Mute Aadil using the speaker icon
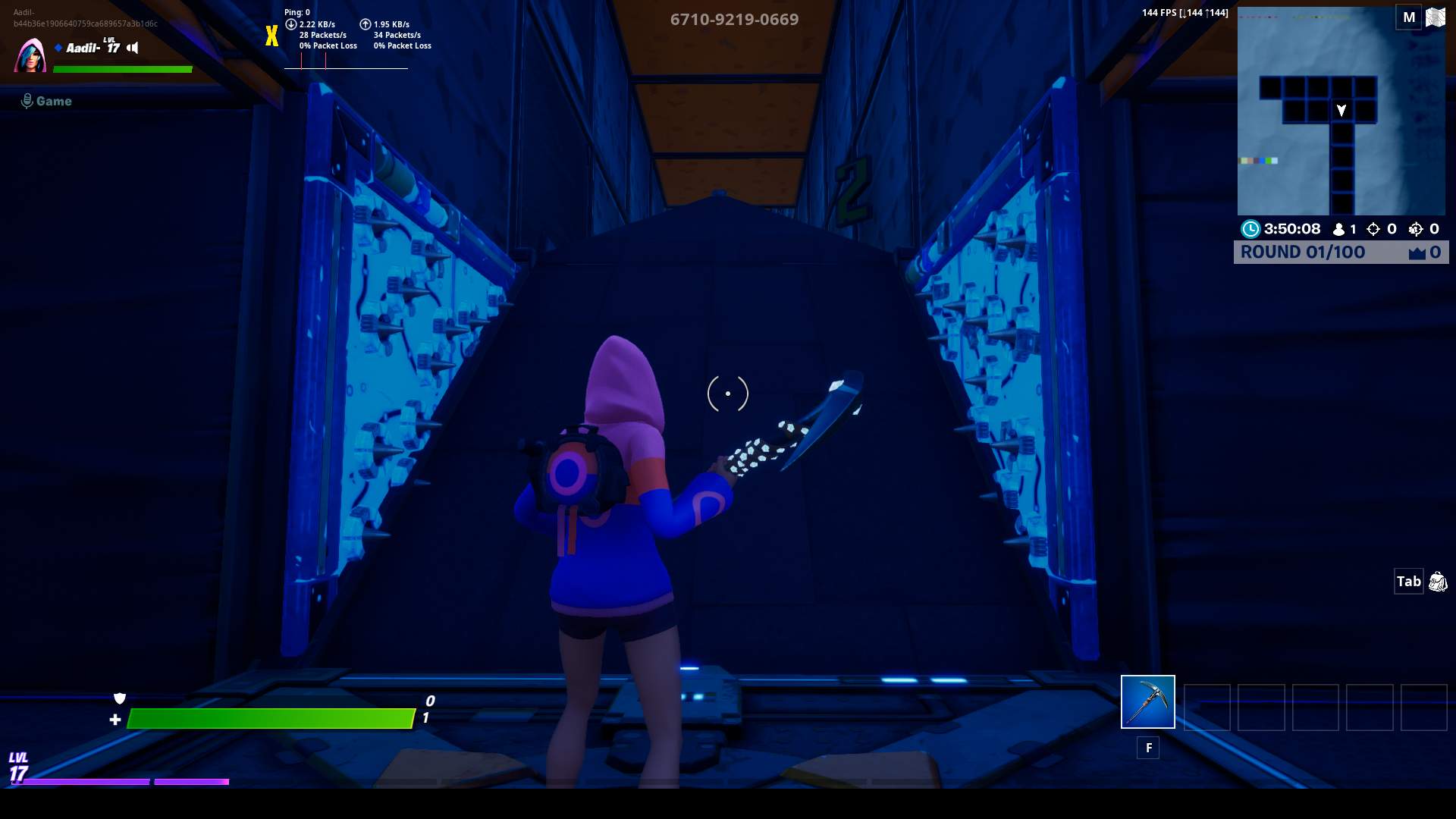 (x=133, y=48)
